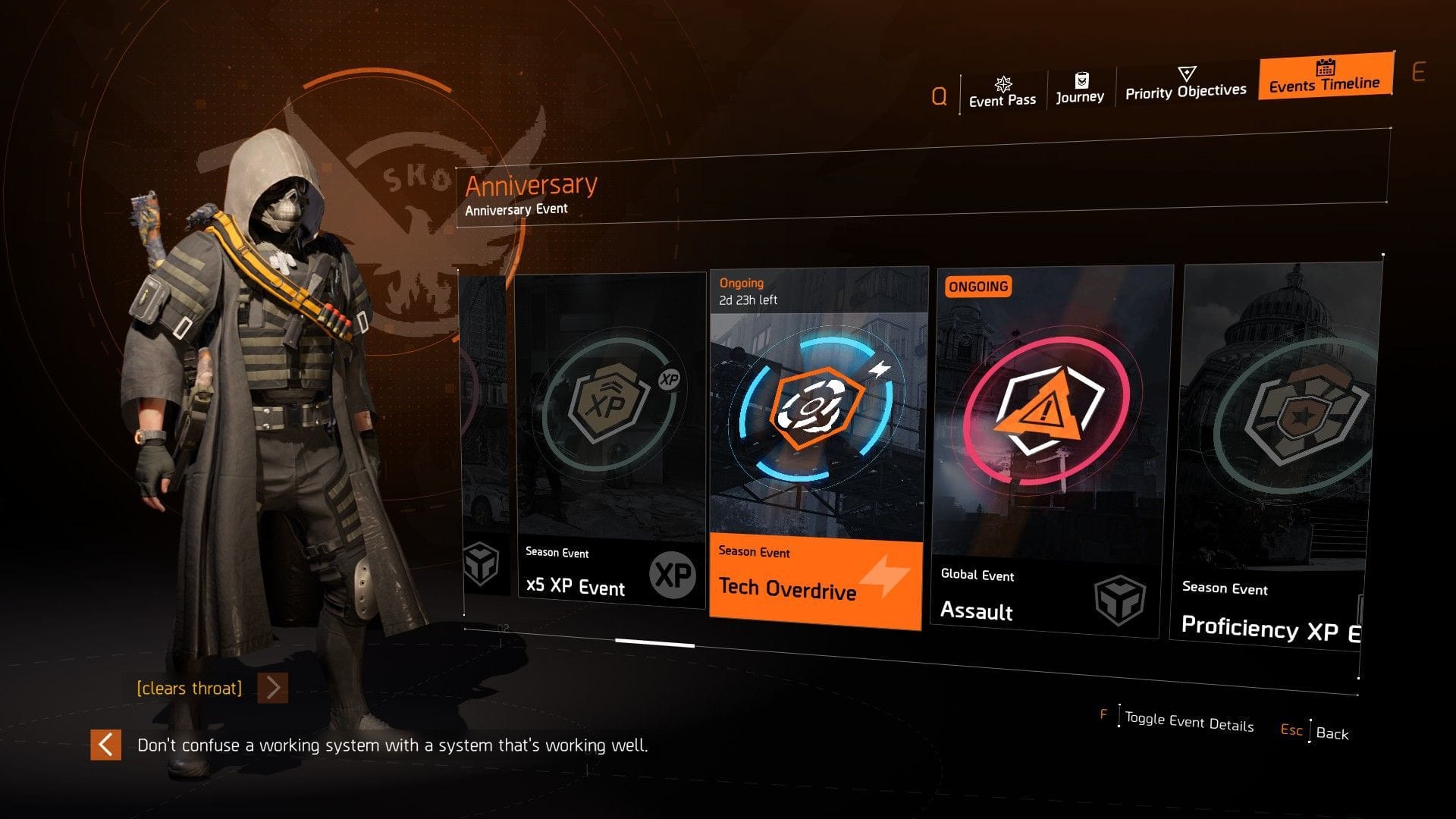Click the E navigation indicator on the right
1456x819 pixels.
[x=1417, y=72]
